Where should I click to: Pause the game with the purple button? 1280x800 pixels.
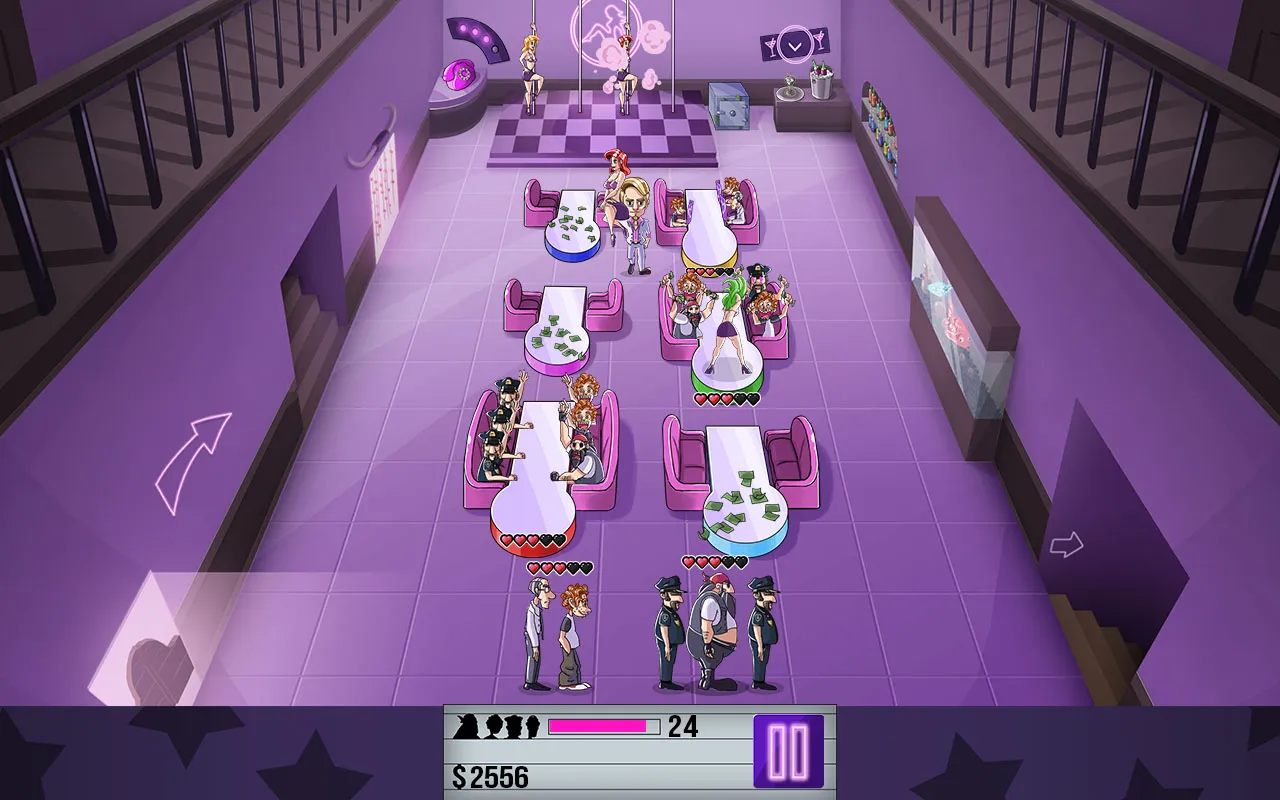pos(788,751)
